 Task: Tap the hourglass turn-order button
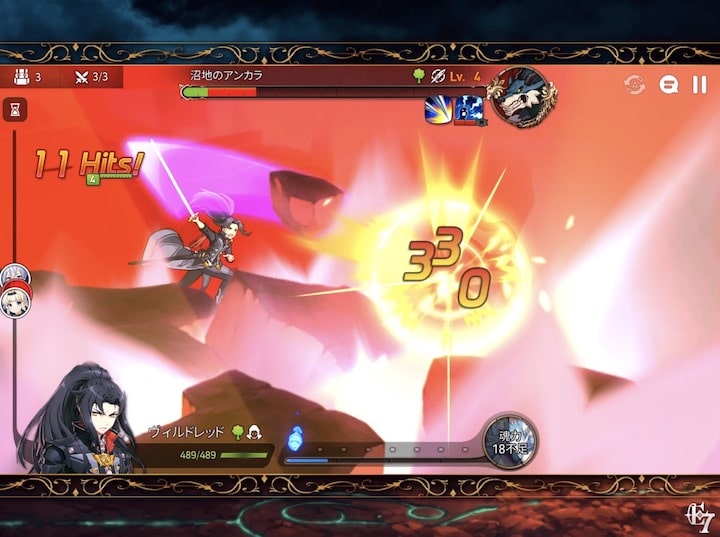tap(15, 110)
